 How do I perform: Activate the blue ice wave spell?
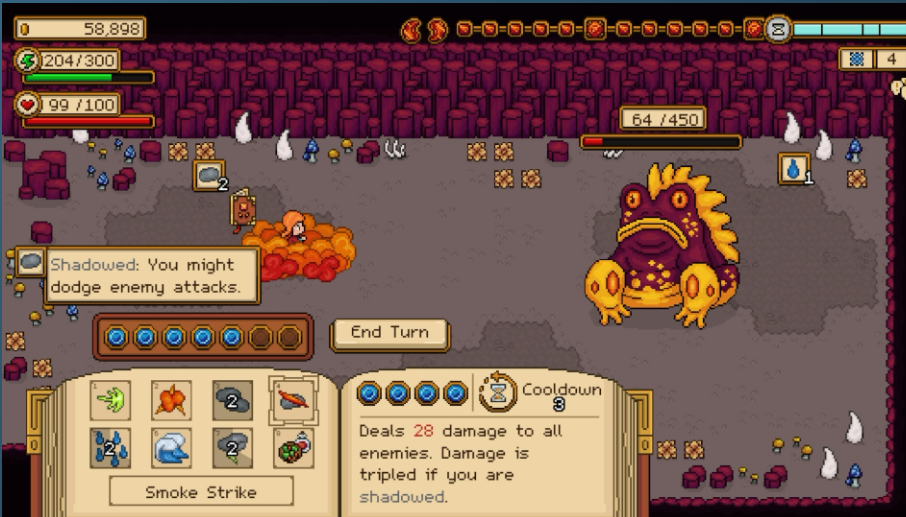click(171, 448)
